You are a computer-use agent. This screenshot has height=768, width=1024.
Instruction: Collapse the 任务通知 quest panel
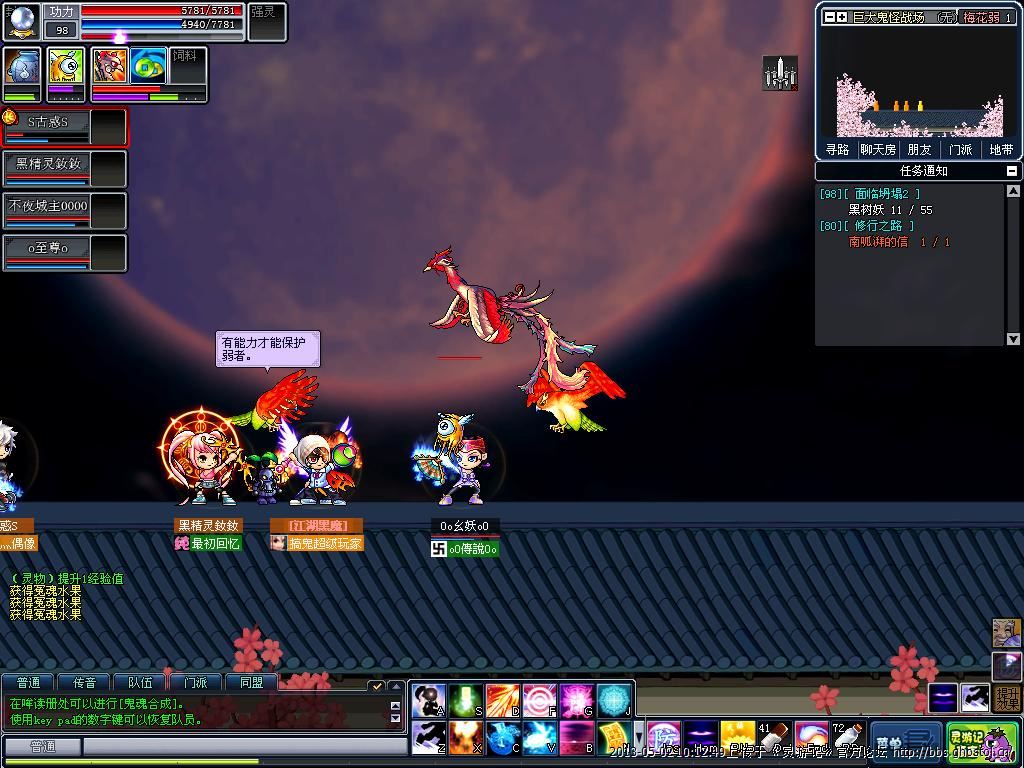pos(1012,171)
